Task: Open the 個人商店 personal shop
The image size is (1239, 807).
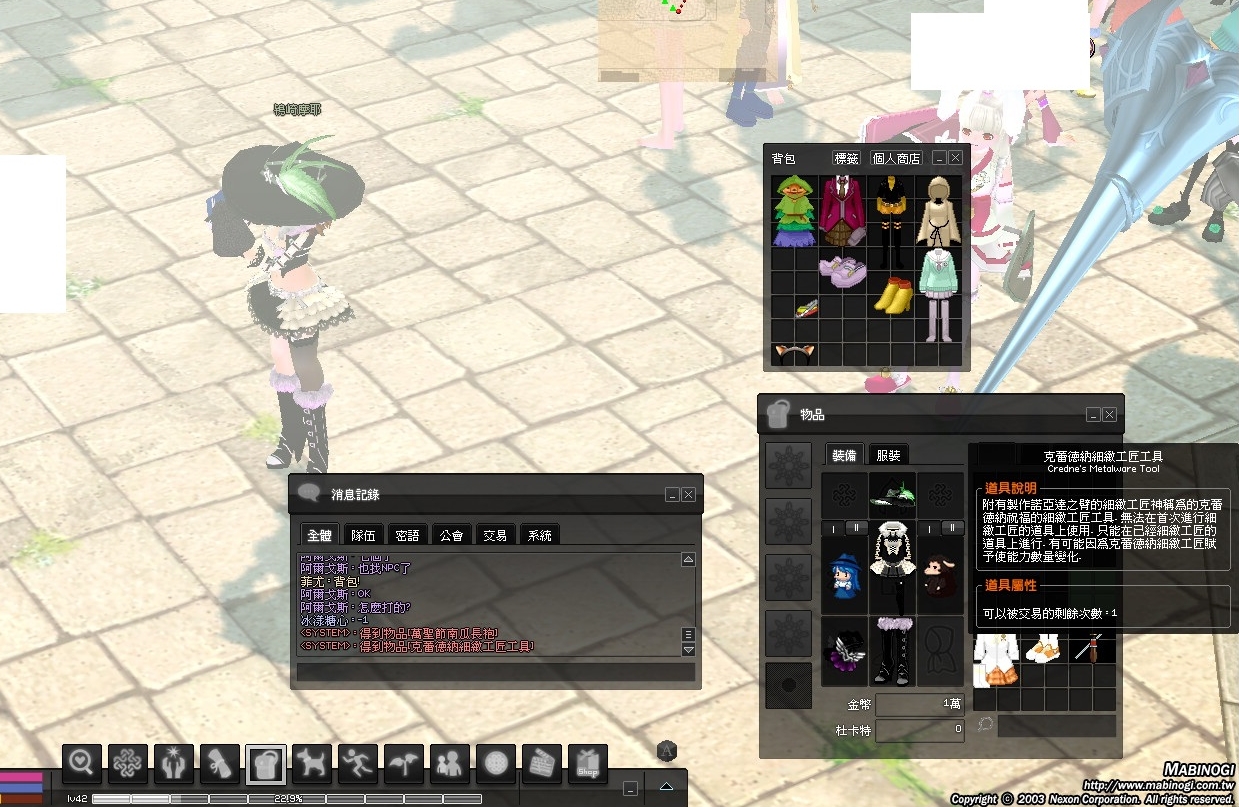Action: [x=896, y=158]
